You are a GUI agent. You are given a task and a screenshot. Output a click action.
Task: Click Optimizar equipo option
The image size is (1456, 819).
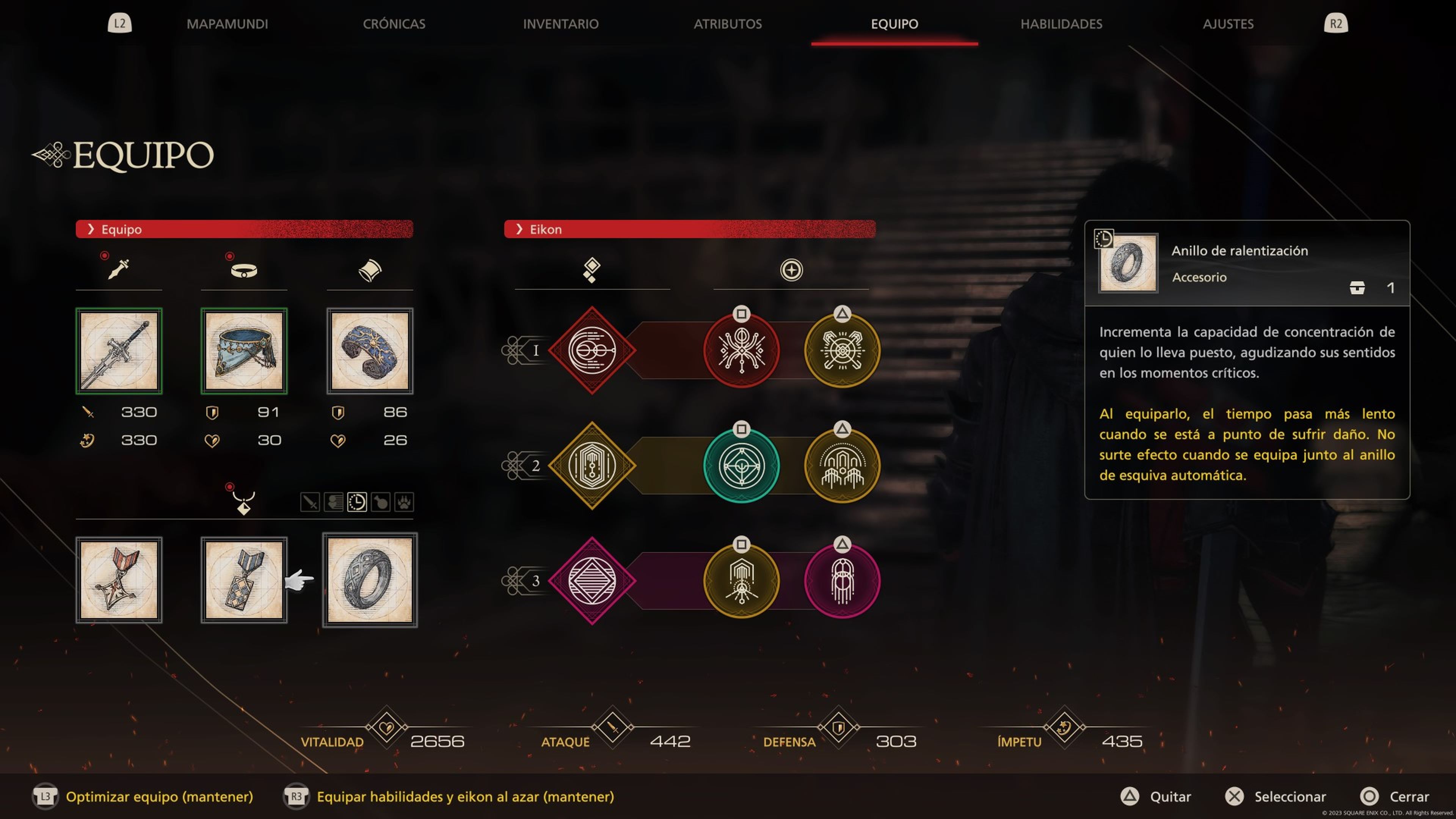click(x=159, y=796)
